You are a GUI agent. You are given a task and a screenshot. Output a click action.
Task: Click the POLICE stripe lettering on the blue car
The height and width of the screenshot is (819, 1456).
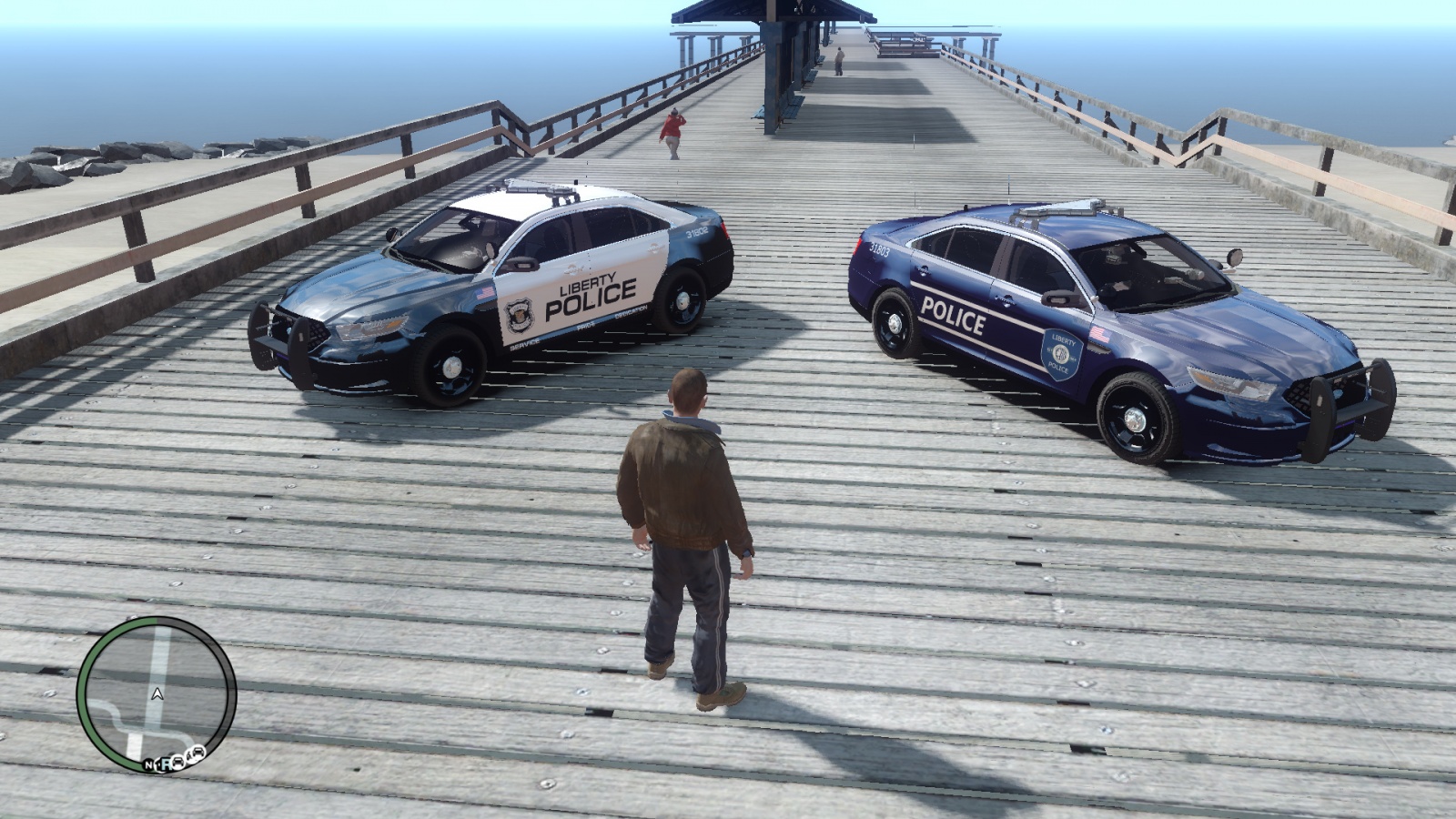coord(952,315)
